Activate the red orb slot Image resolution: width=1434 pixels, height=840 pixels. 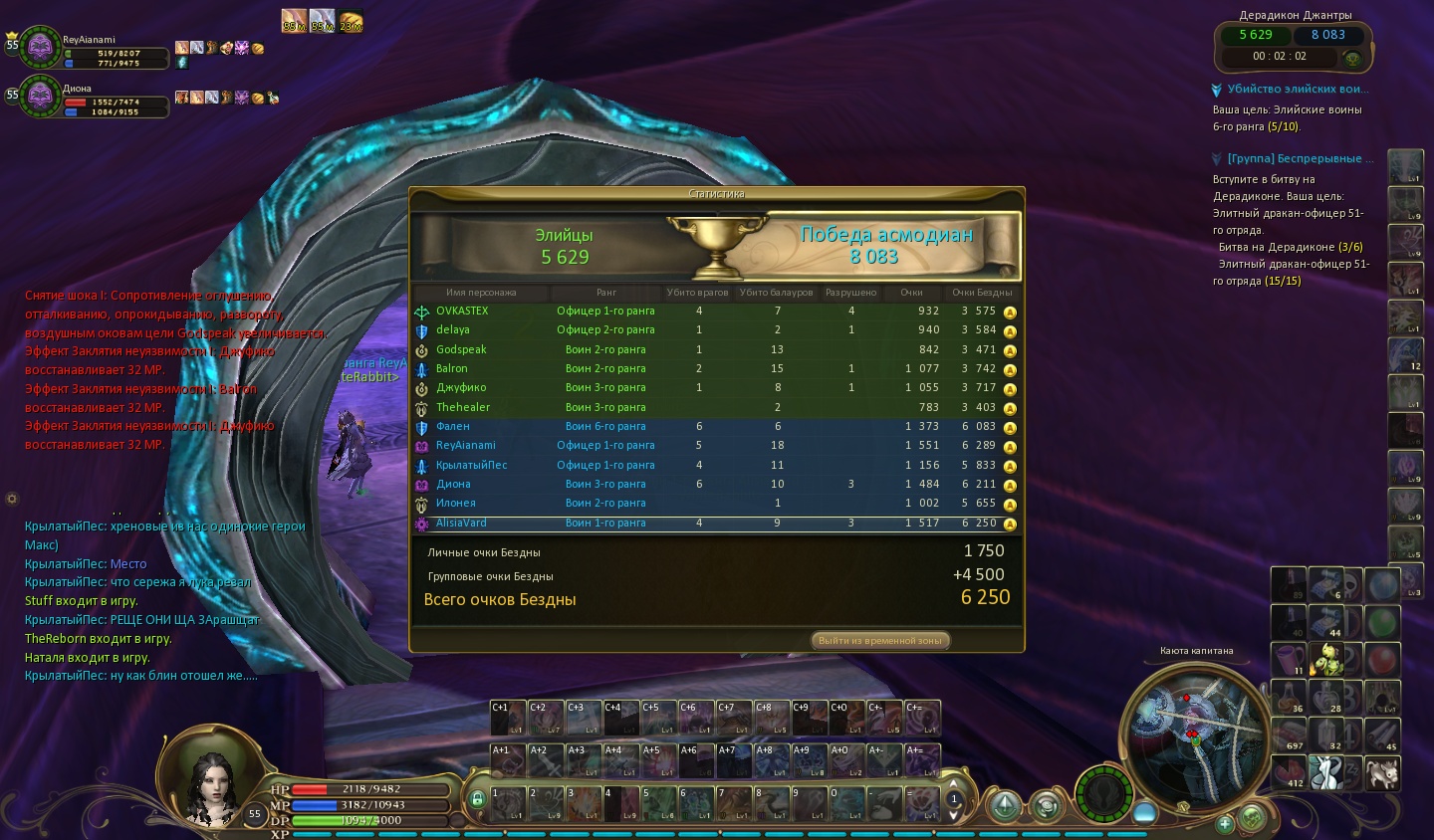click(x=1381, y=659)
